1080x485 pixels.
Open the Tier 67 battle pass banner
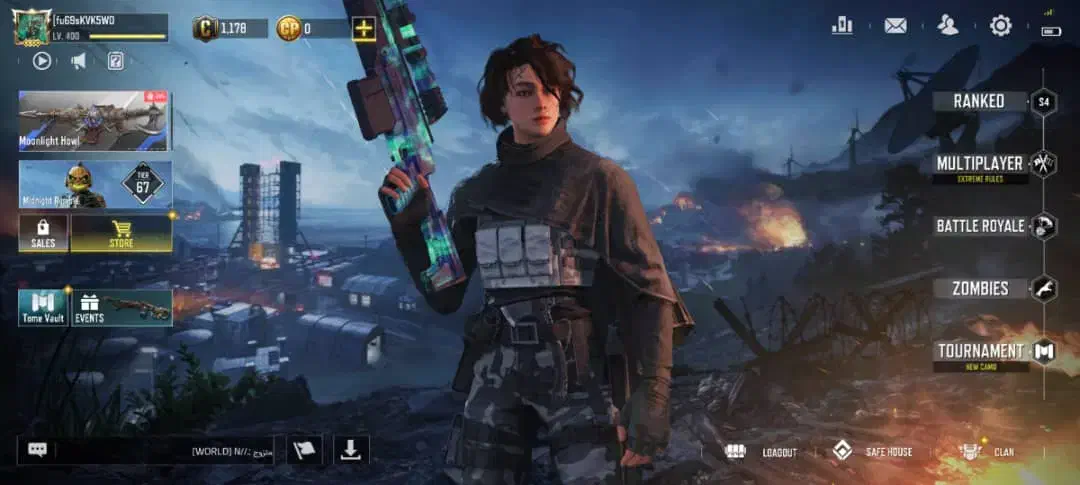click(94, 185)
